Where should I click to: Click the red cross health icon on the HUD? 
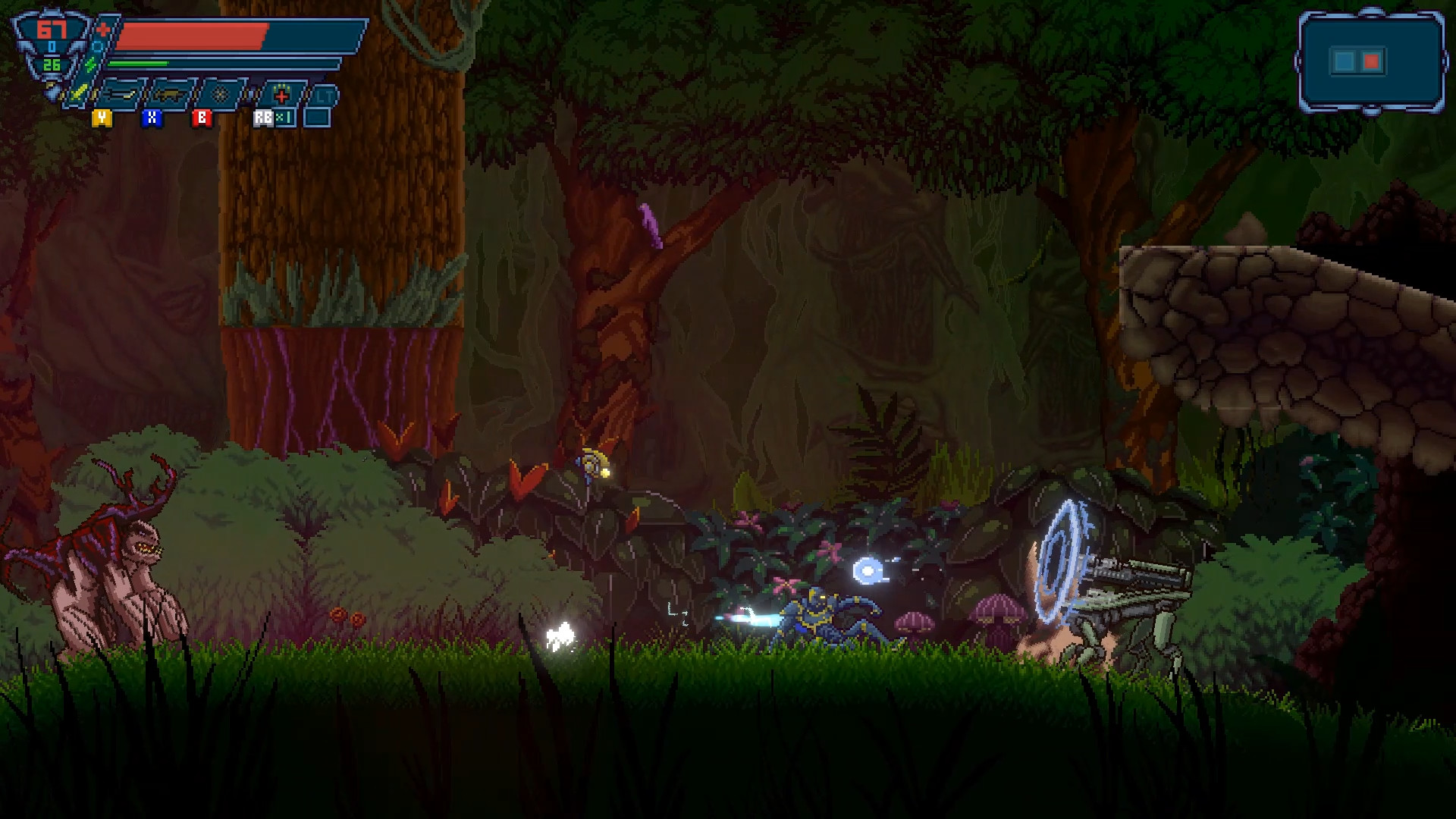(x=104, y=30)
